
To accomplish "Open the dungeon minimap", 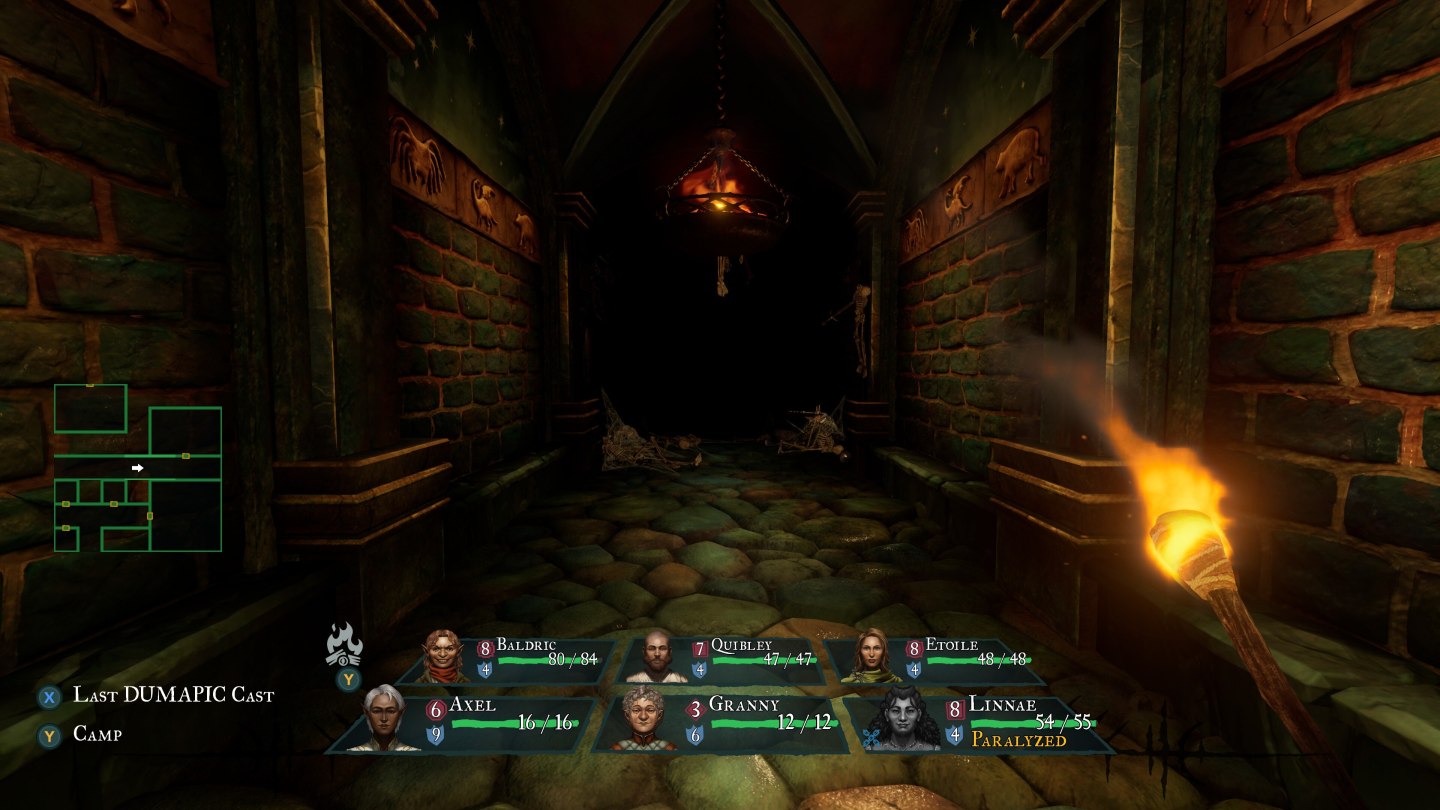I will tap(138, 468).
